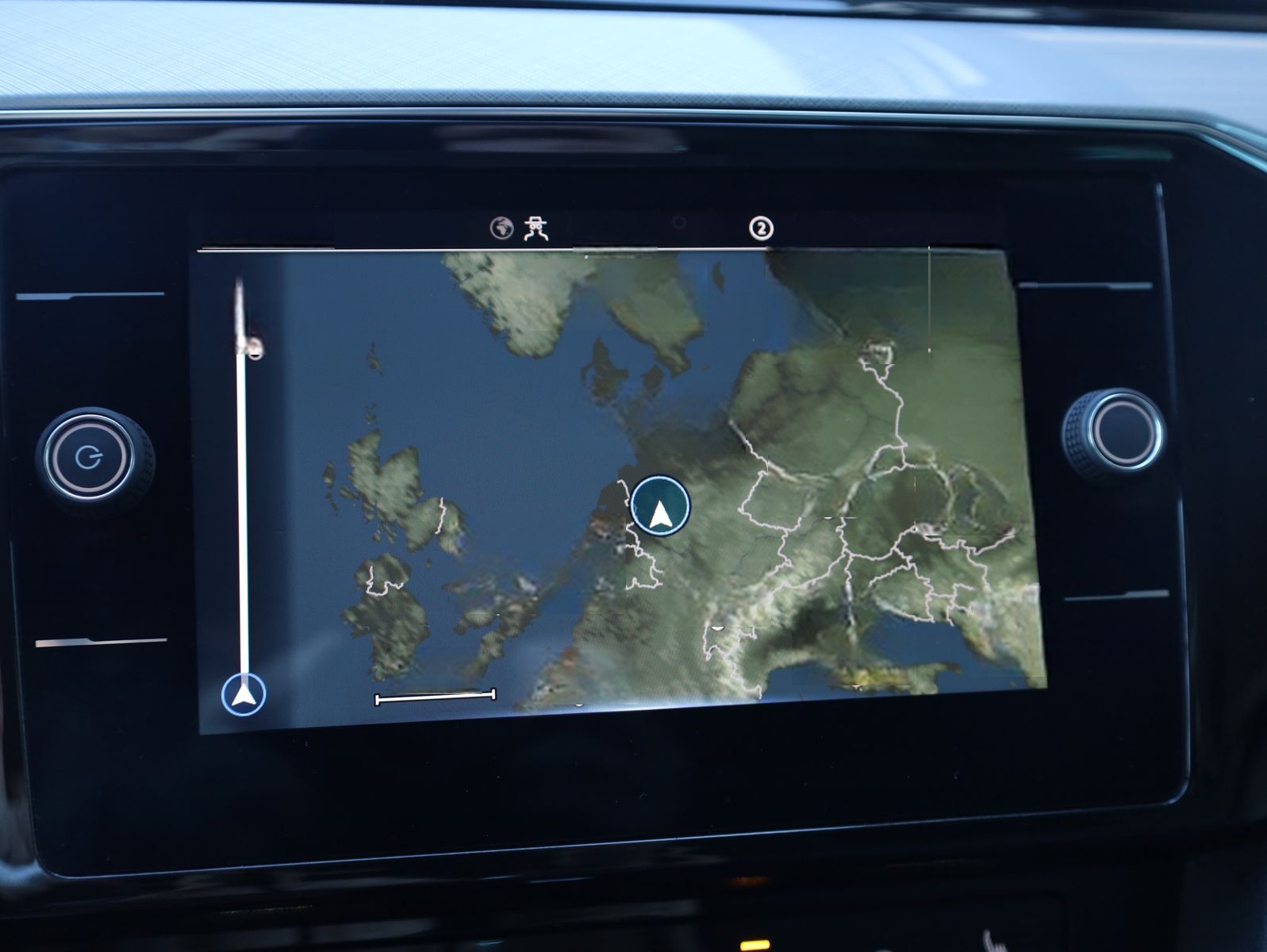The width and height of the screenshot is (1267, 952).
Task: Recenter using the blue-ringed arrow button
Action: click(244, 695)
